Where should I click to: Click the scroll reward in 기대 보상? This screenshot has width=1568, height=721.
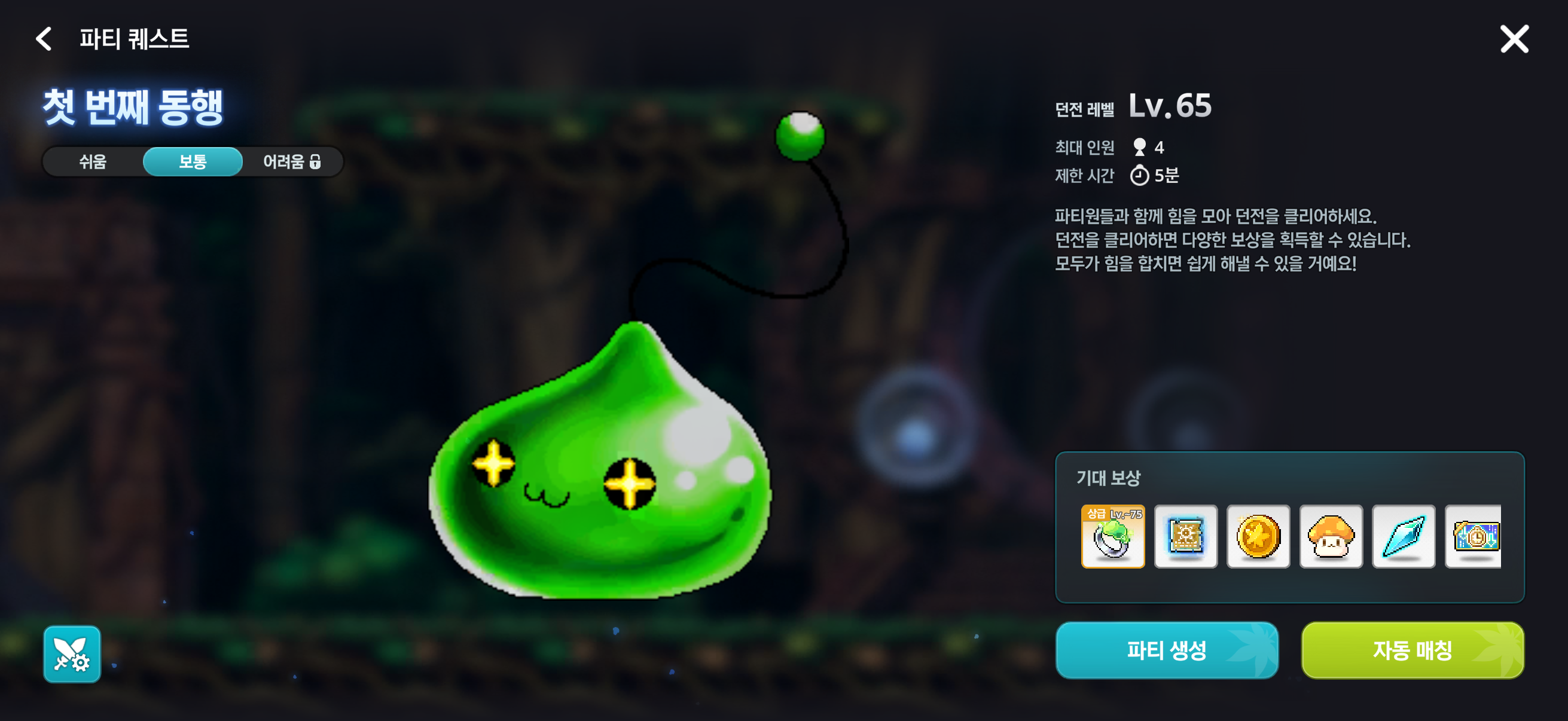(x=1185, y=537)
